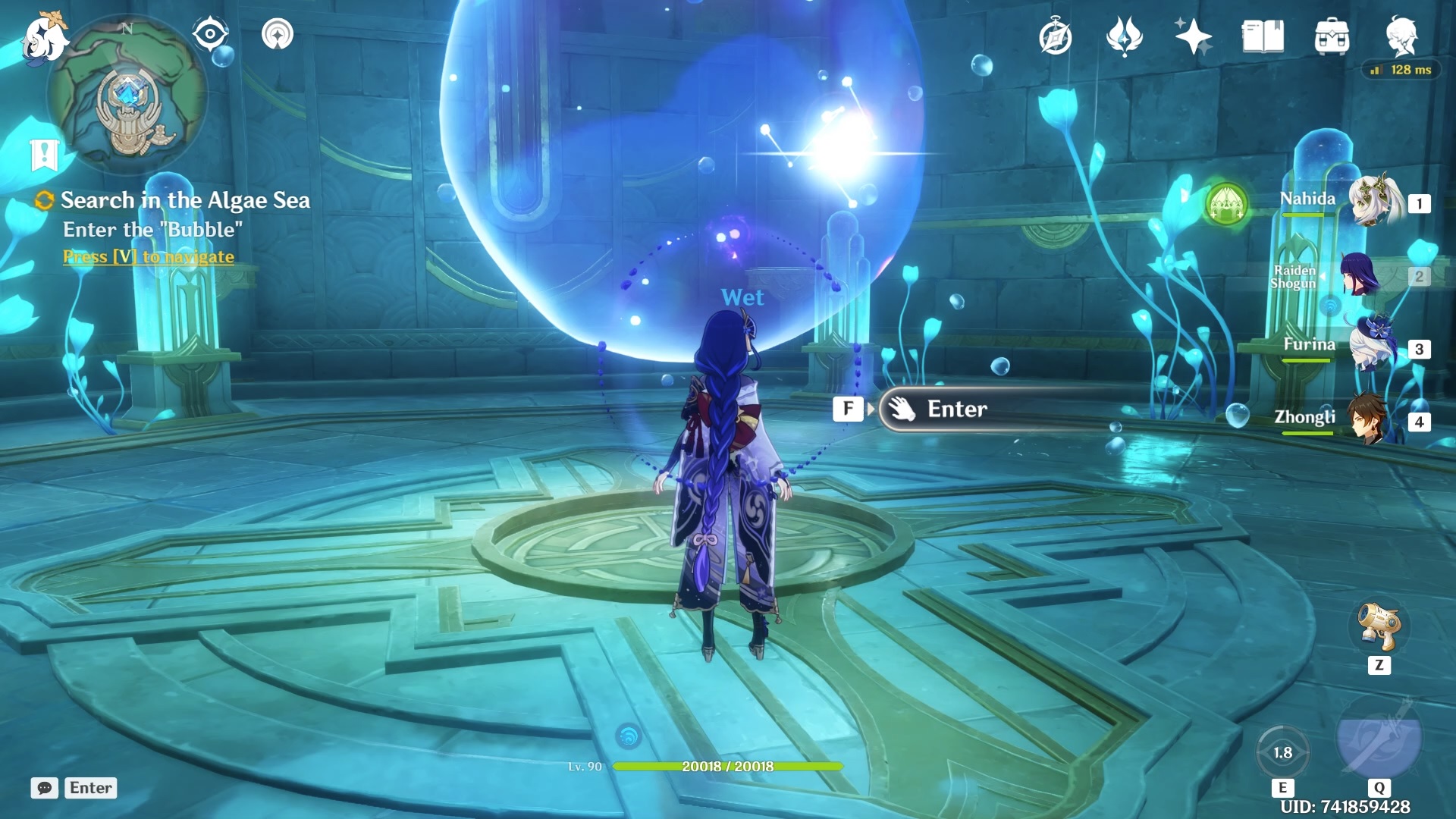The height and width of the screenshot is (819, 1456).
Task: Toggle elemental sight eye icon
Action: click(x=210, y=34)
